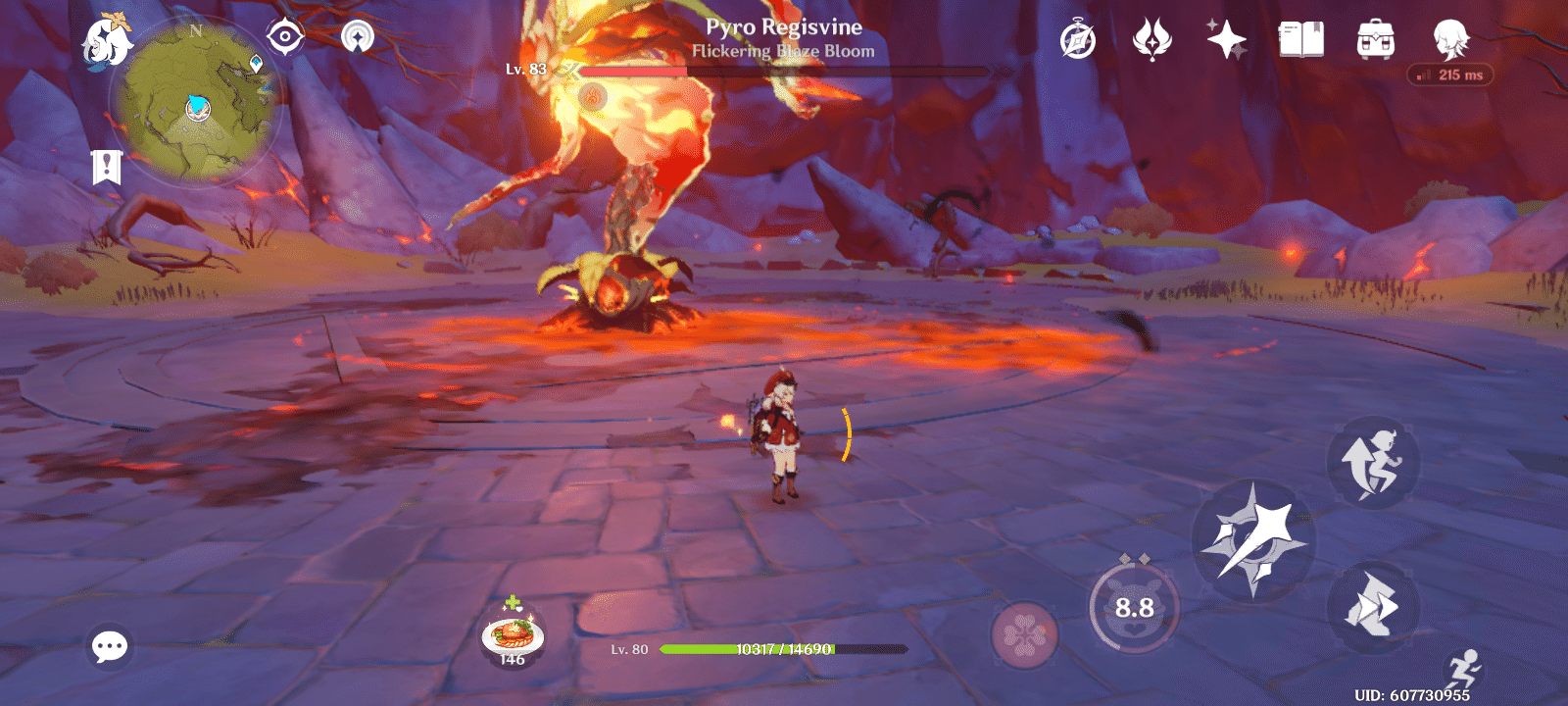The width and height of the screenshot is (1568, 706).
Task: Activate Elemental Sight eye icon
Action: tap(285, 33)
